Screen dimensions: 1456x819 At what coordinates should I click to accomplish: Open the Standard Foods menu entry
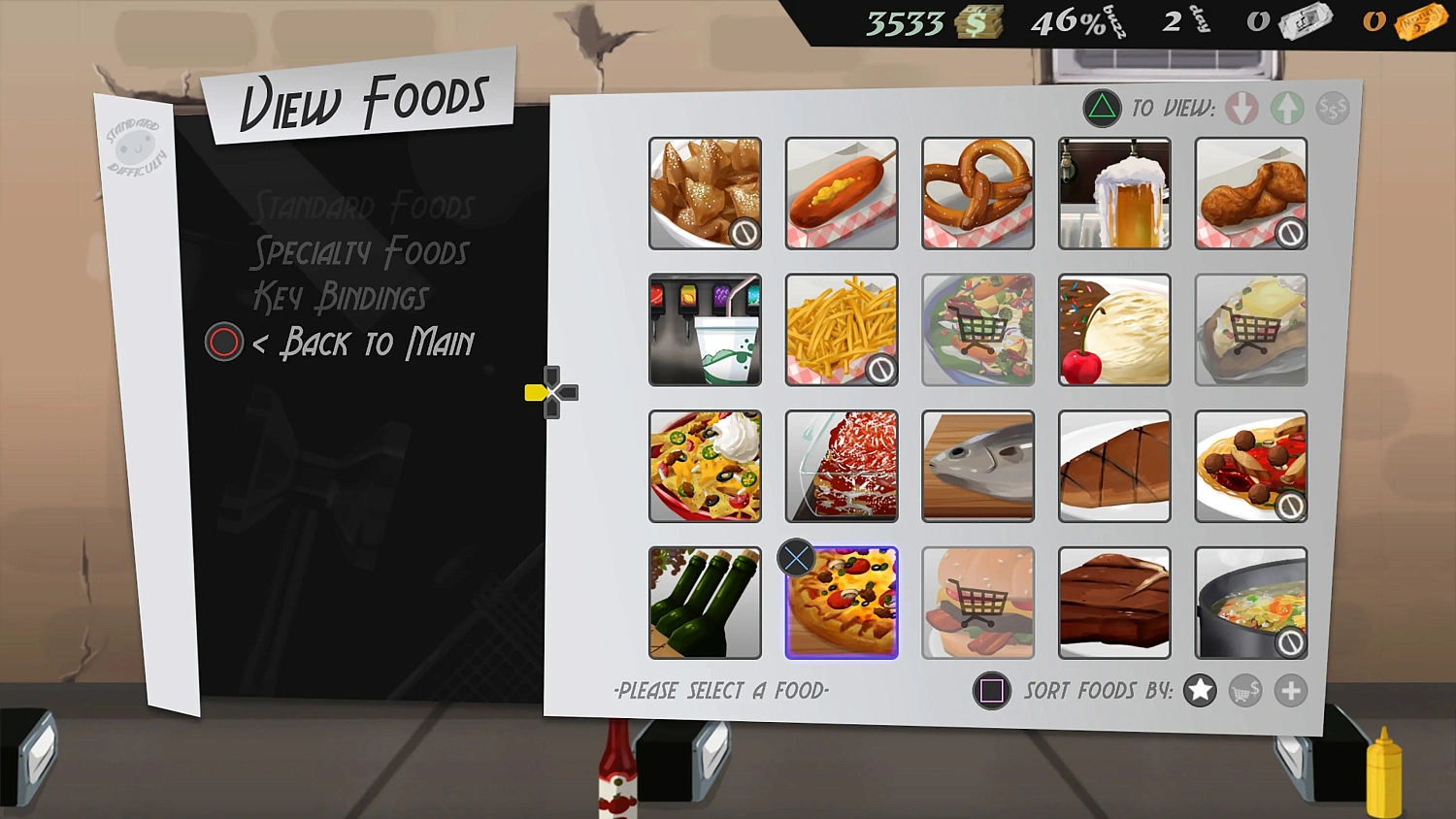(x=363, y=206)
